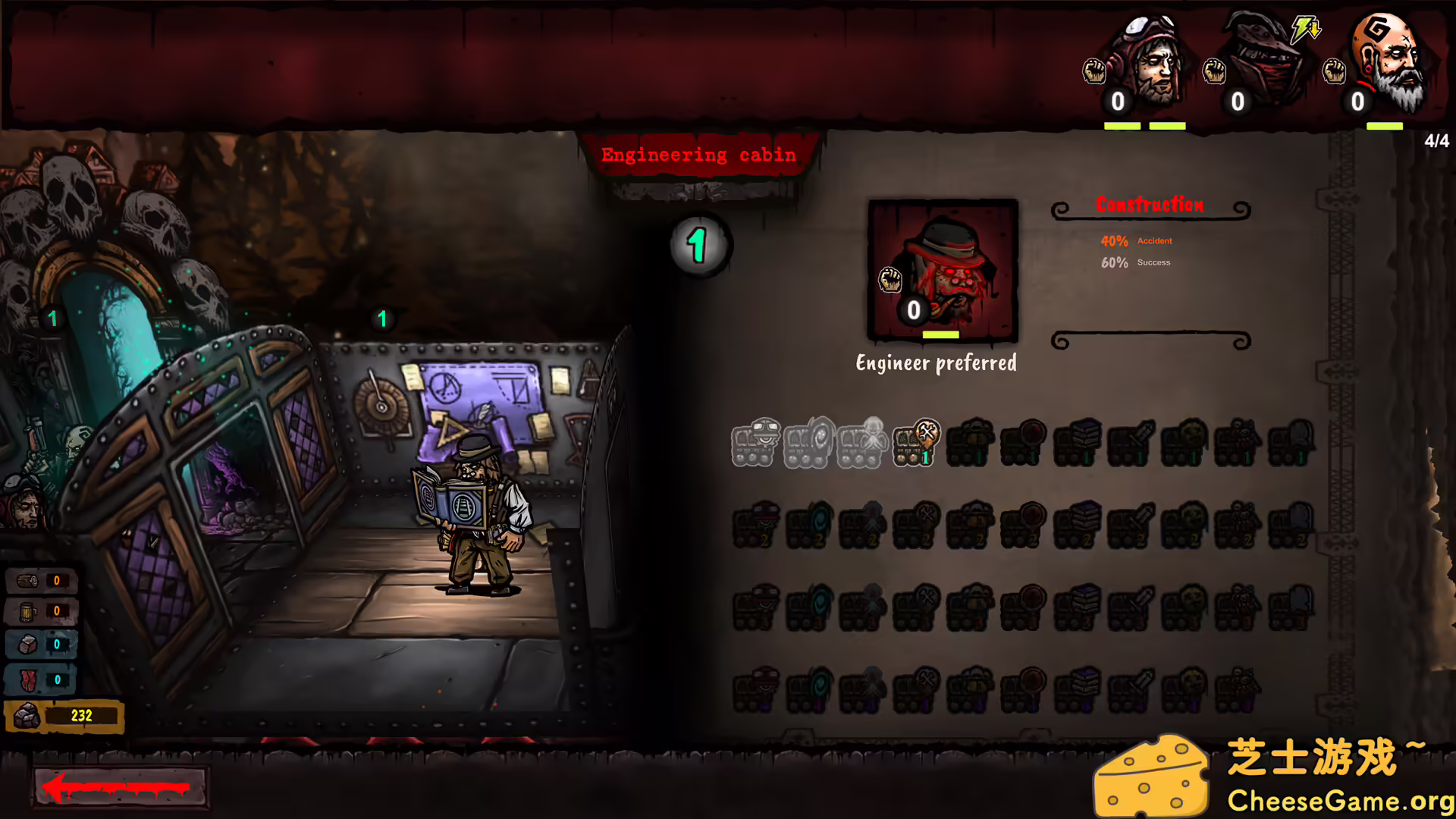Image resolution: width=1456 pixels, height=819 pixels.
Task: Click the green health bar under leftmost crew portrait
Action: coord(1121,124)
